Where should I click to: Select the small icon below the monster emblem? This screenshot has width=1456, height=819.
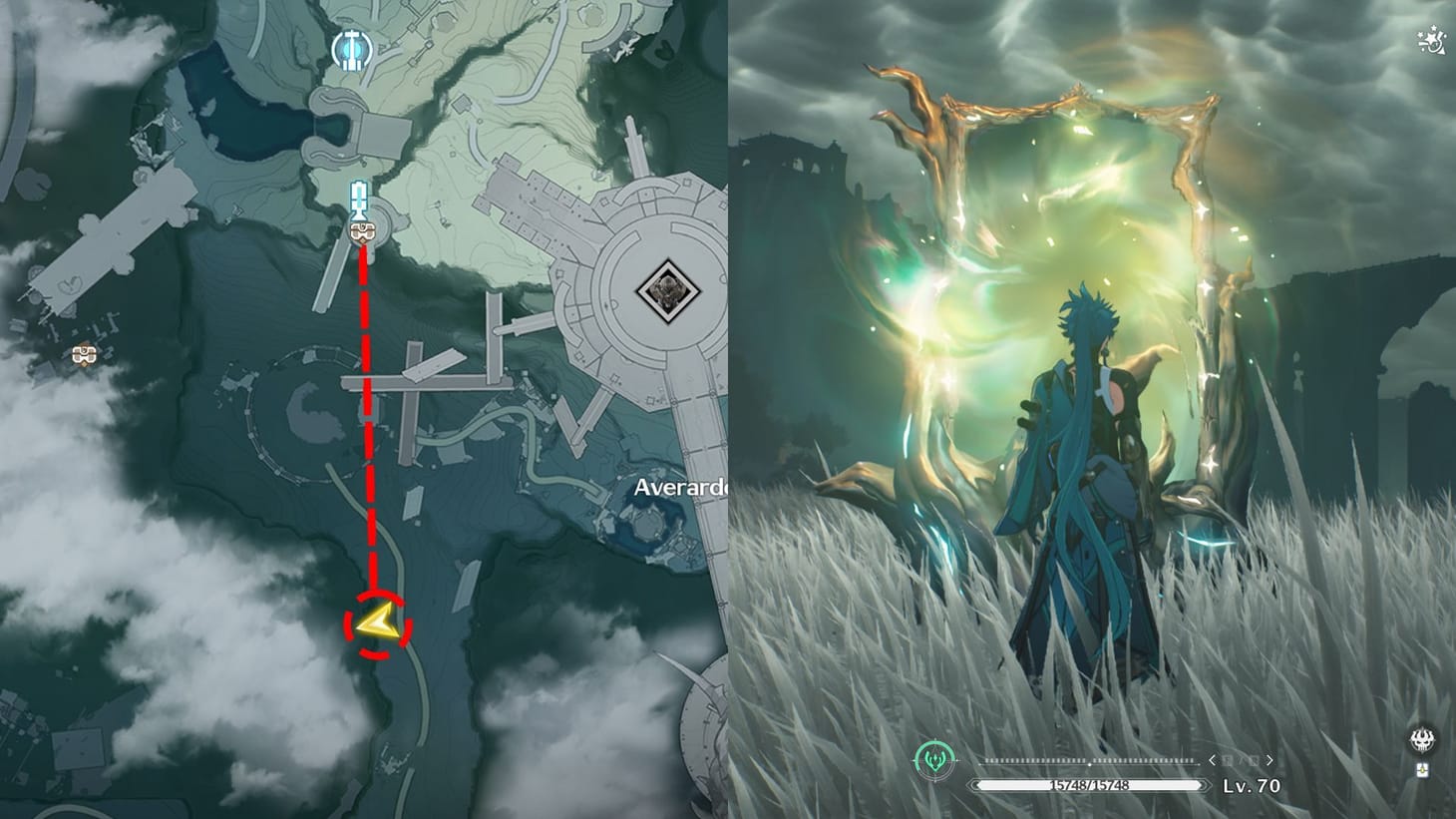coord(1424,769)
